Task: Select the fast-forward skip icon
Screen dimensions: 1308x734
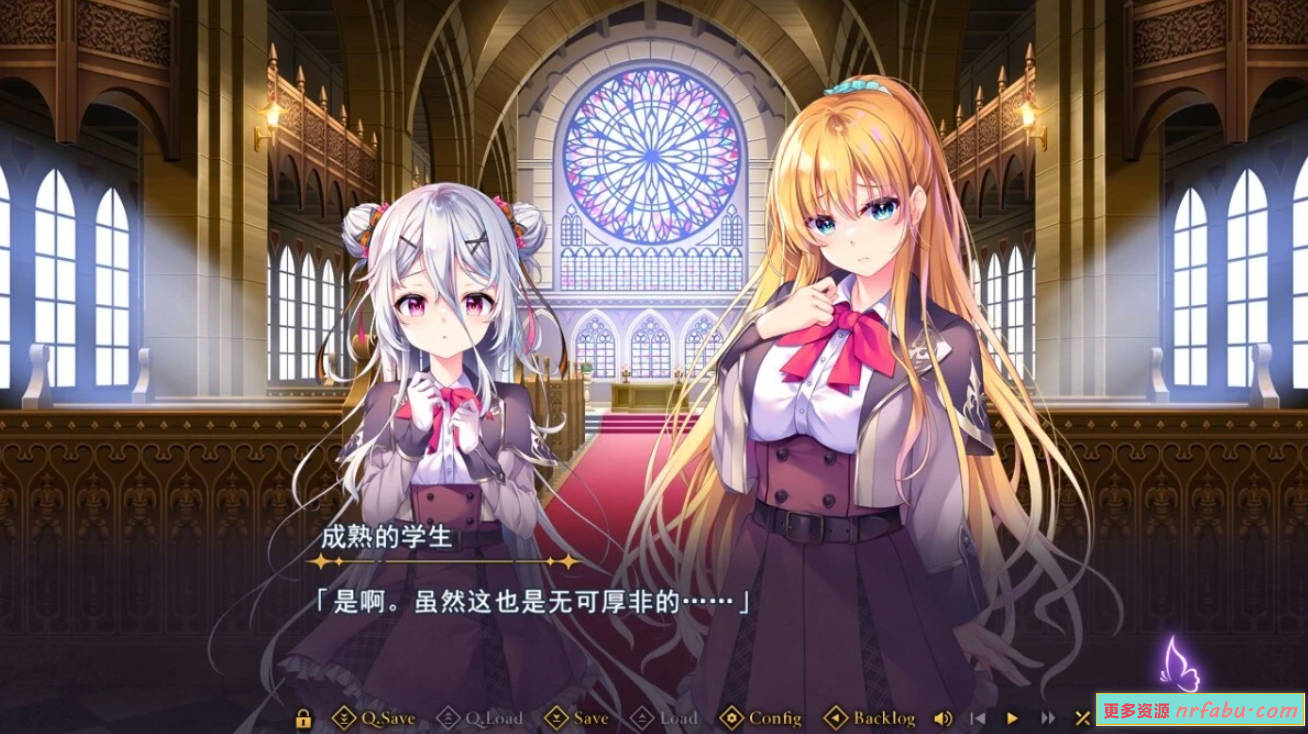Action: coord(1046,717)
